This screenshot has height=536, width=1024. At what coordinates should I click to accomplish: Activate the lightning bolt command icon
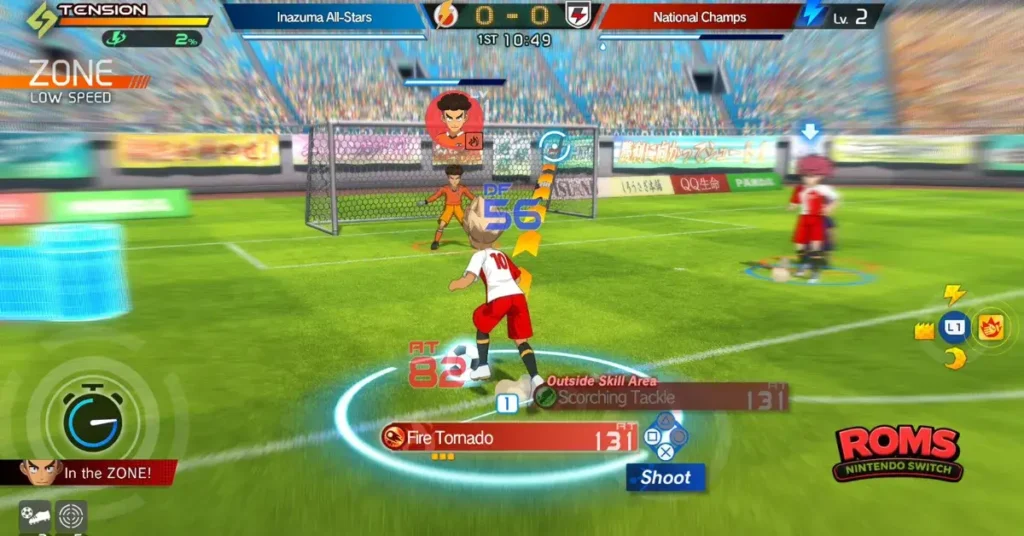[955, 294]
